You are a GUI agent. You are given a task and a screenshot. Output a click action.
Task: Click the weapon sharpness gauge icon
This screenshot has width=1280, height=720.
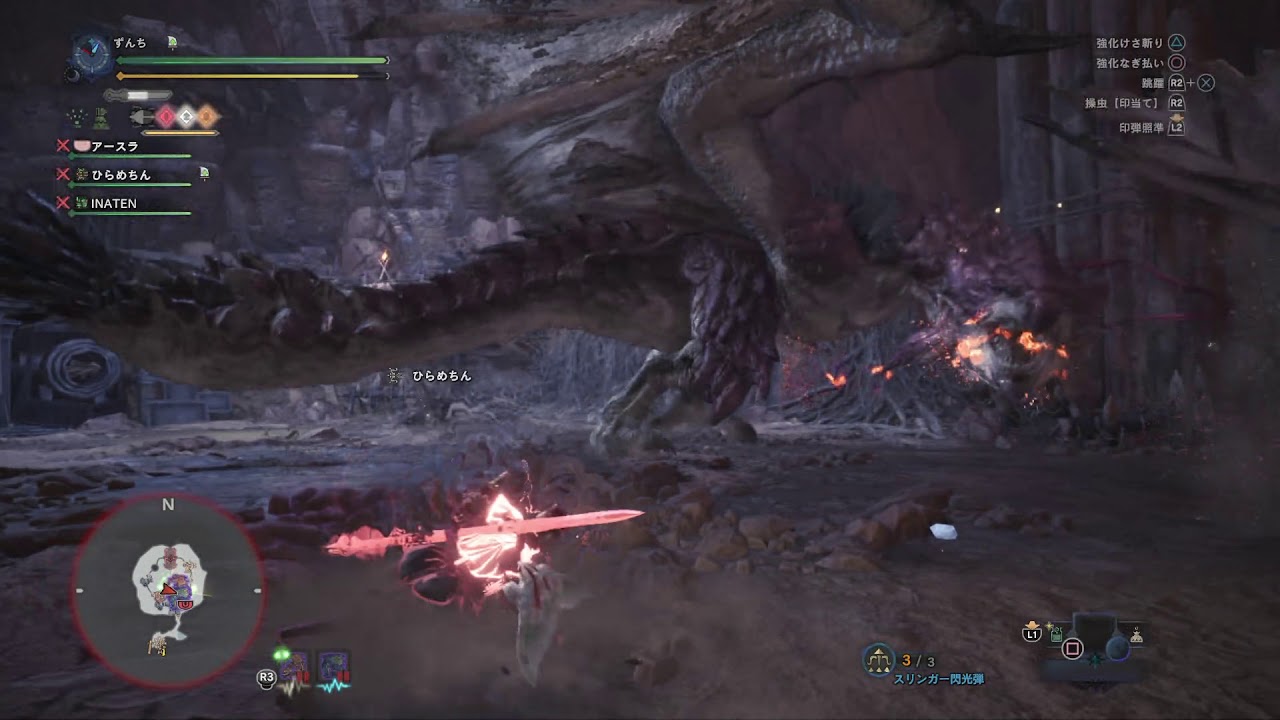138,95
